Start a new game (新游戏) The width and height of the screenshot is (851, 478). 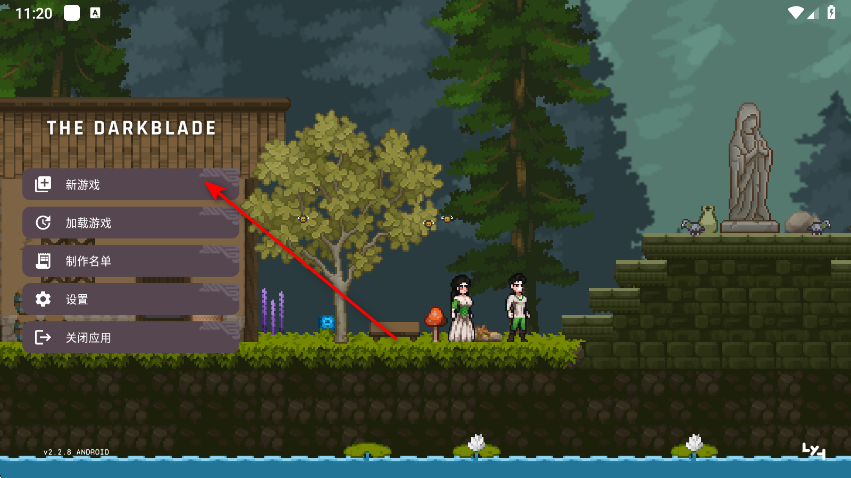(130, 185)
